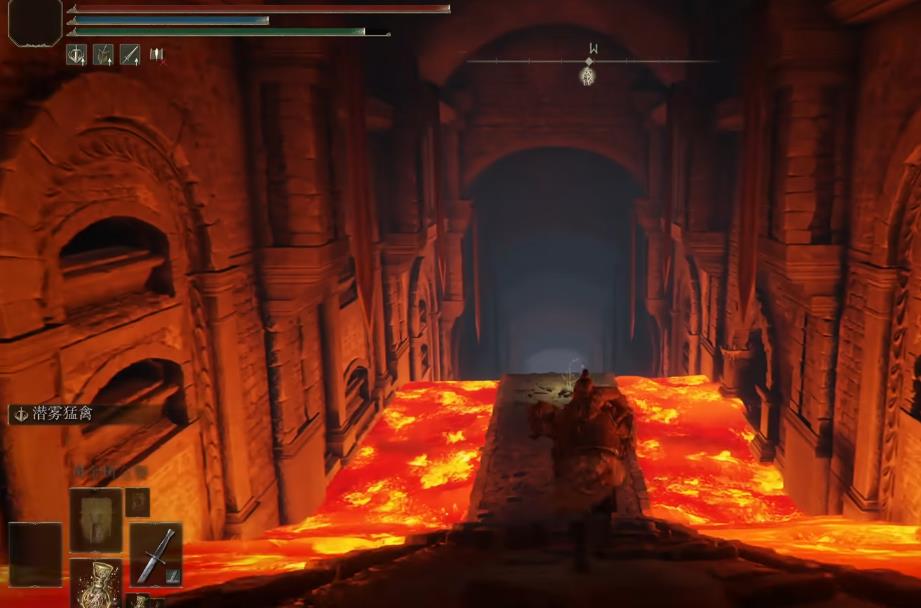Select the golden flask item slot
This screenshot has width=921, height=608.
click(96, 583)
